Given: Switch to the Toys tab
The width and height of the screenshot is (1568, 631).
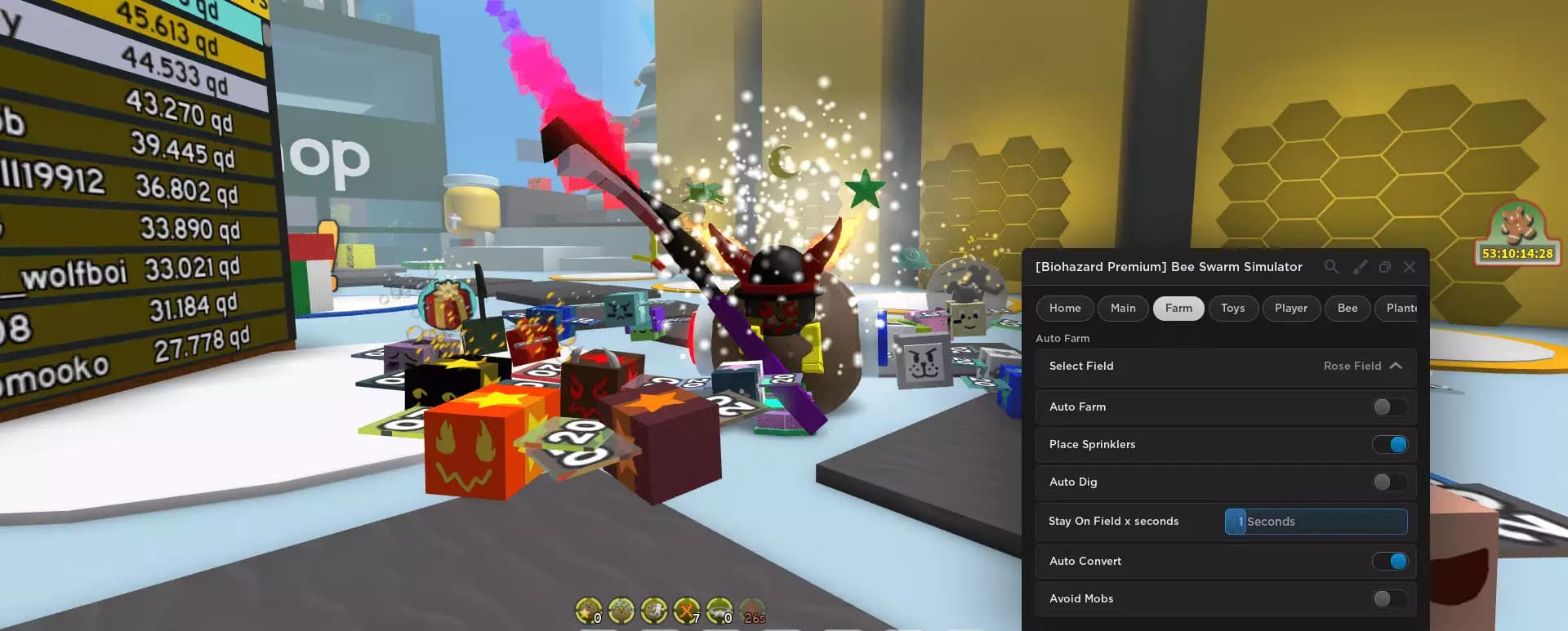Looking at the screenshot, I should click(x=1233, y=308).
